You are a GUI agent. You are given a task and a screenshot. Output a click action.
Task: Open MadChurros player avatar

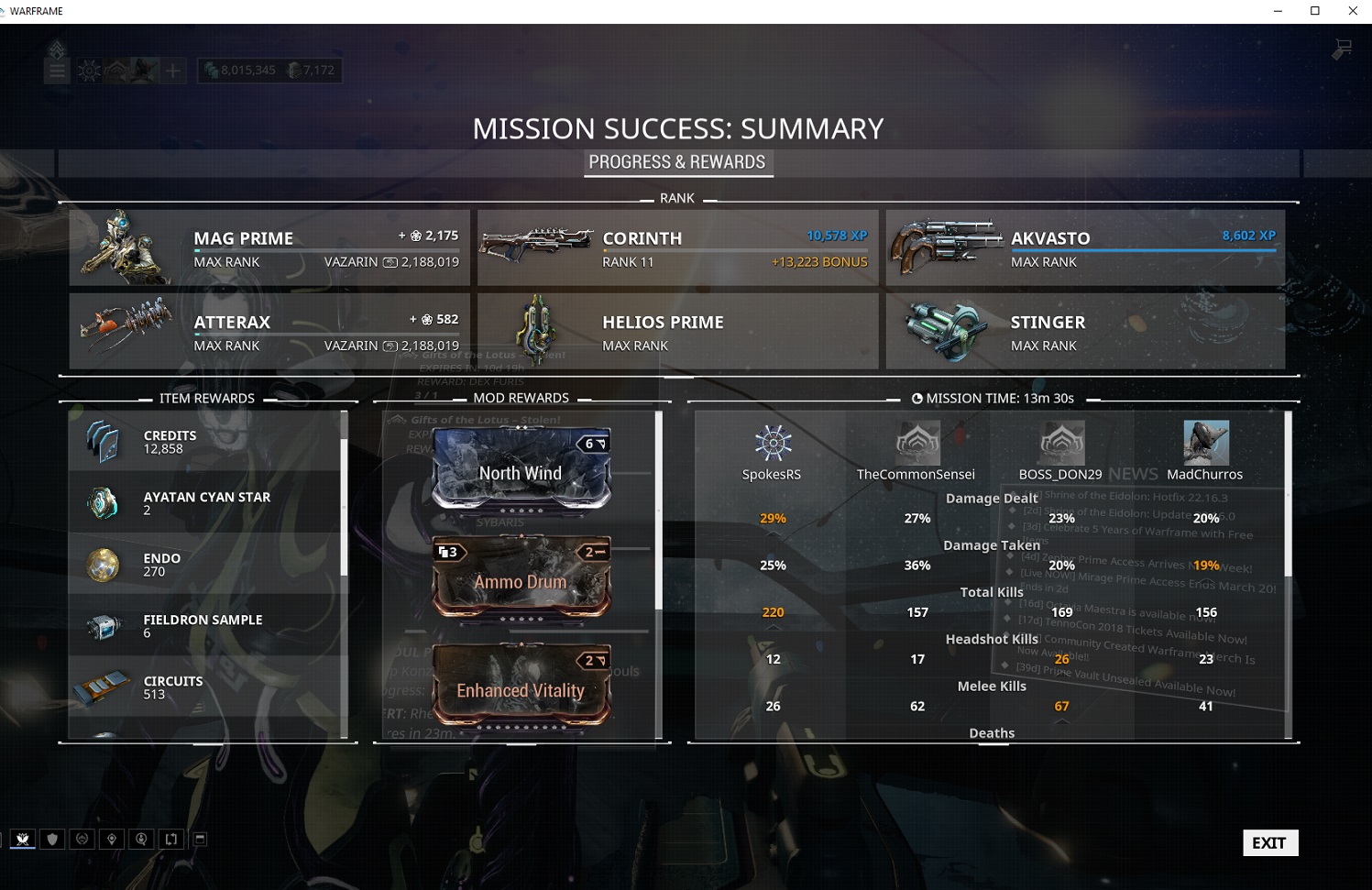point(1205,444)
